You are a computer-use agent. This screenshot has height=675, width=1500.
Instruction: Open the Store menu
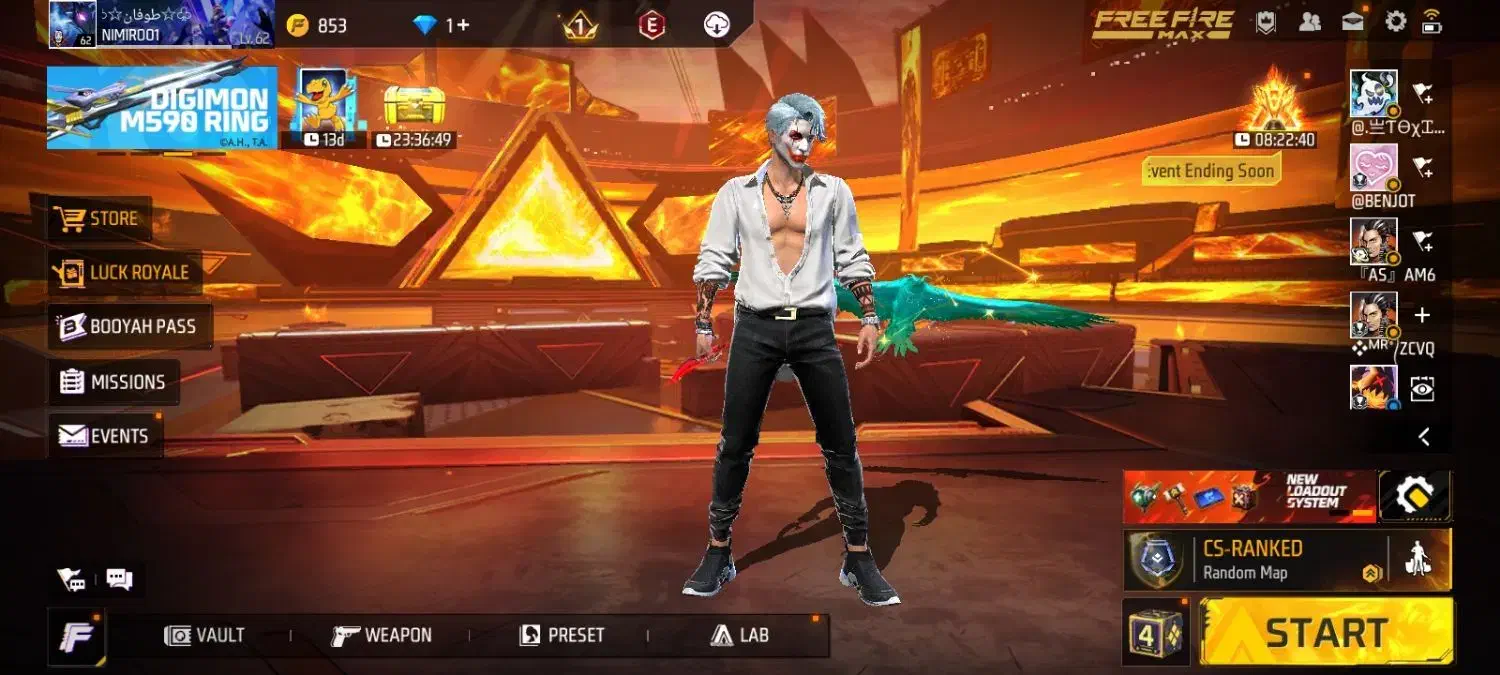pyautogui.click(x=99, y=218)
